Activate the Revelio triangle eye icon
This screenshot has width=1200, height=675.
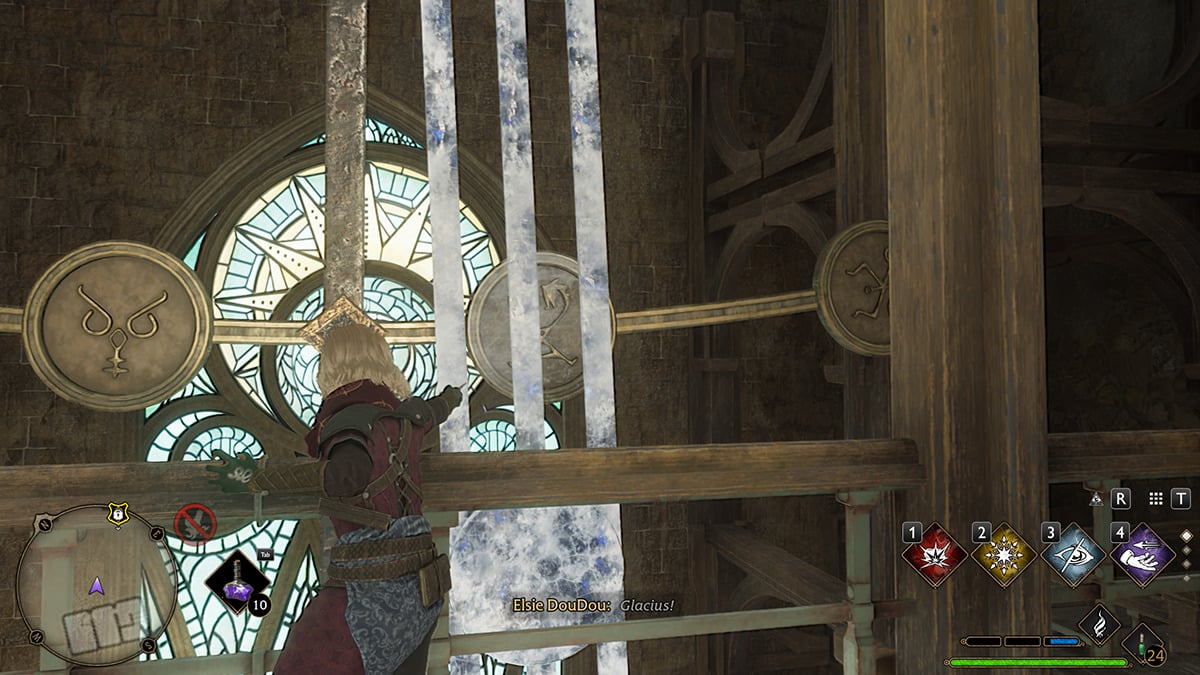tap(1097, 498)
